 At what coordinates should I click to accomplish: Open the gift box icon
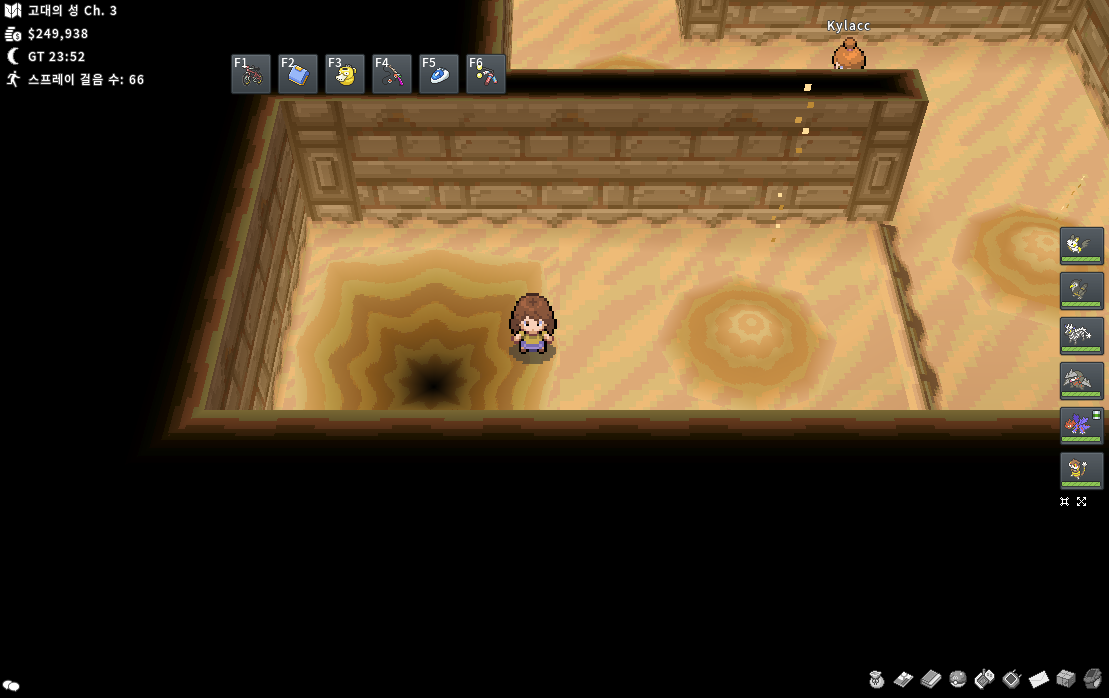click(1066, 680)
